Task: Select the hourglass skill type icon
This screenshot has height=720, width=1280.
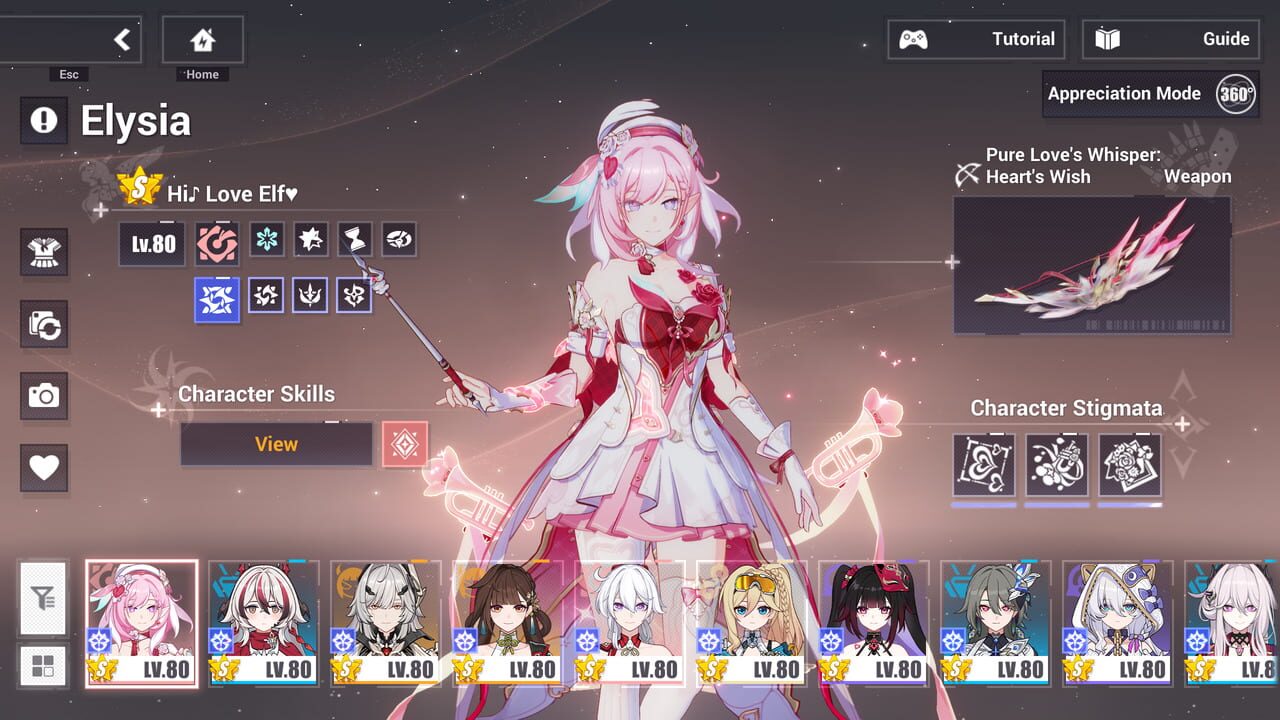Action: [x=354, y=239]
